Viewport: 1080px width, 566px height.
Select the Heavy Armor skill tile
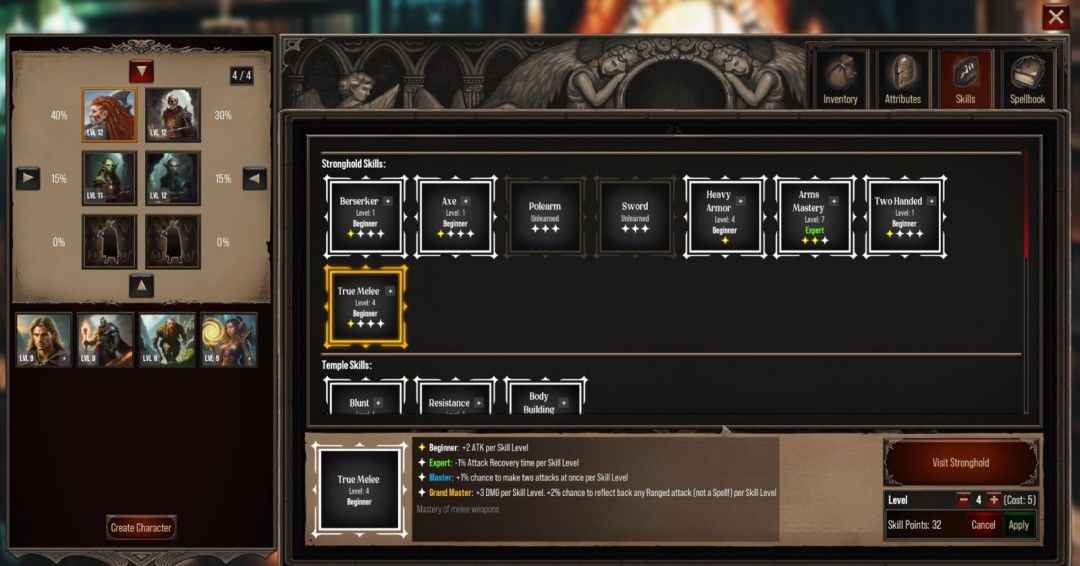(x=724, y=216)
